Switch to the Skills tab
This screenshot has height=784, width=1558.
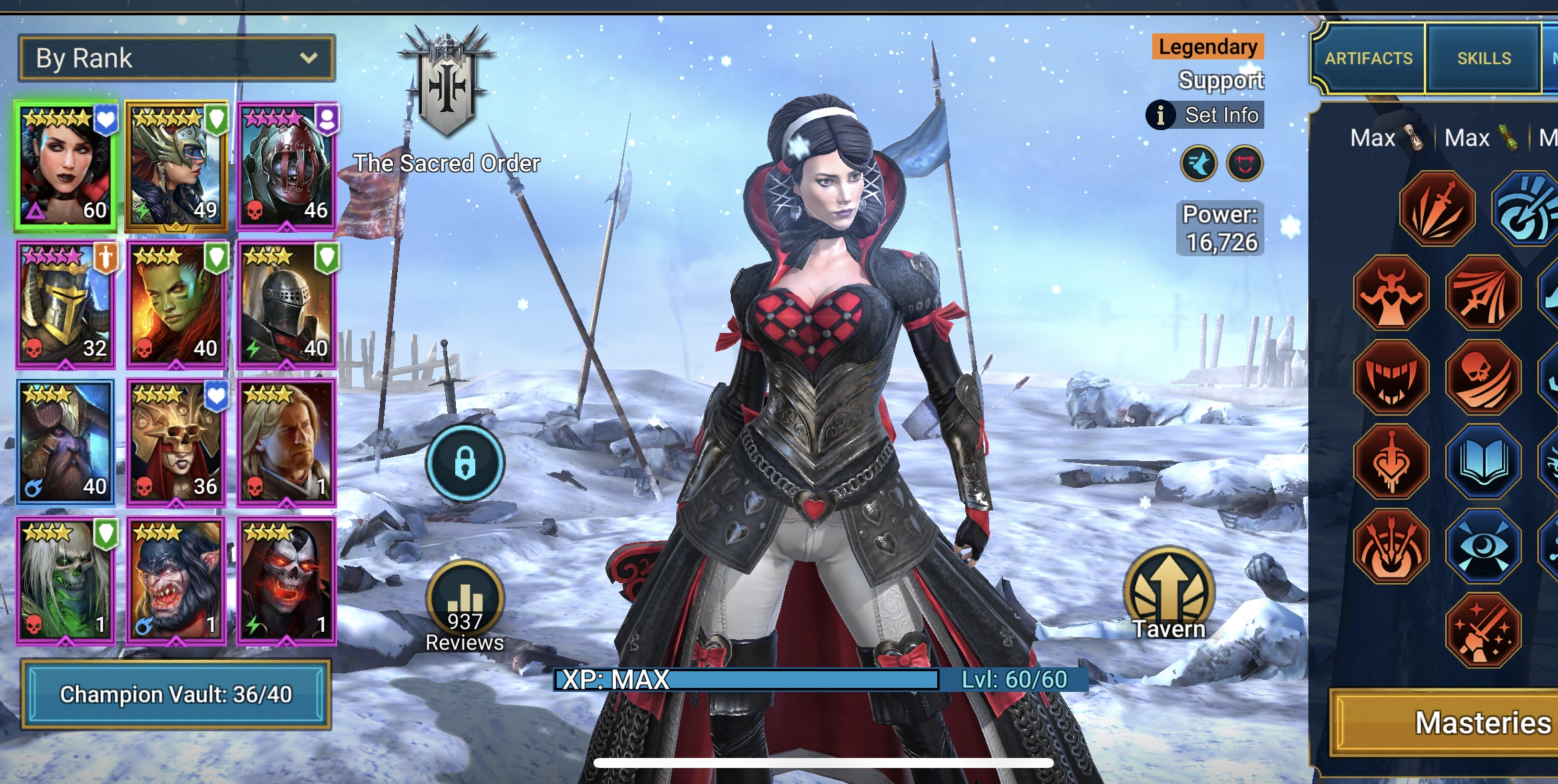[x=1483, y=59]
